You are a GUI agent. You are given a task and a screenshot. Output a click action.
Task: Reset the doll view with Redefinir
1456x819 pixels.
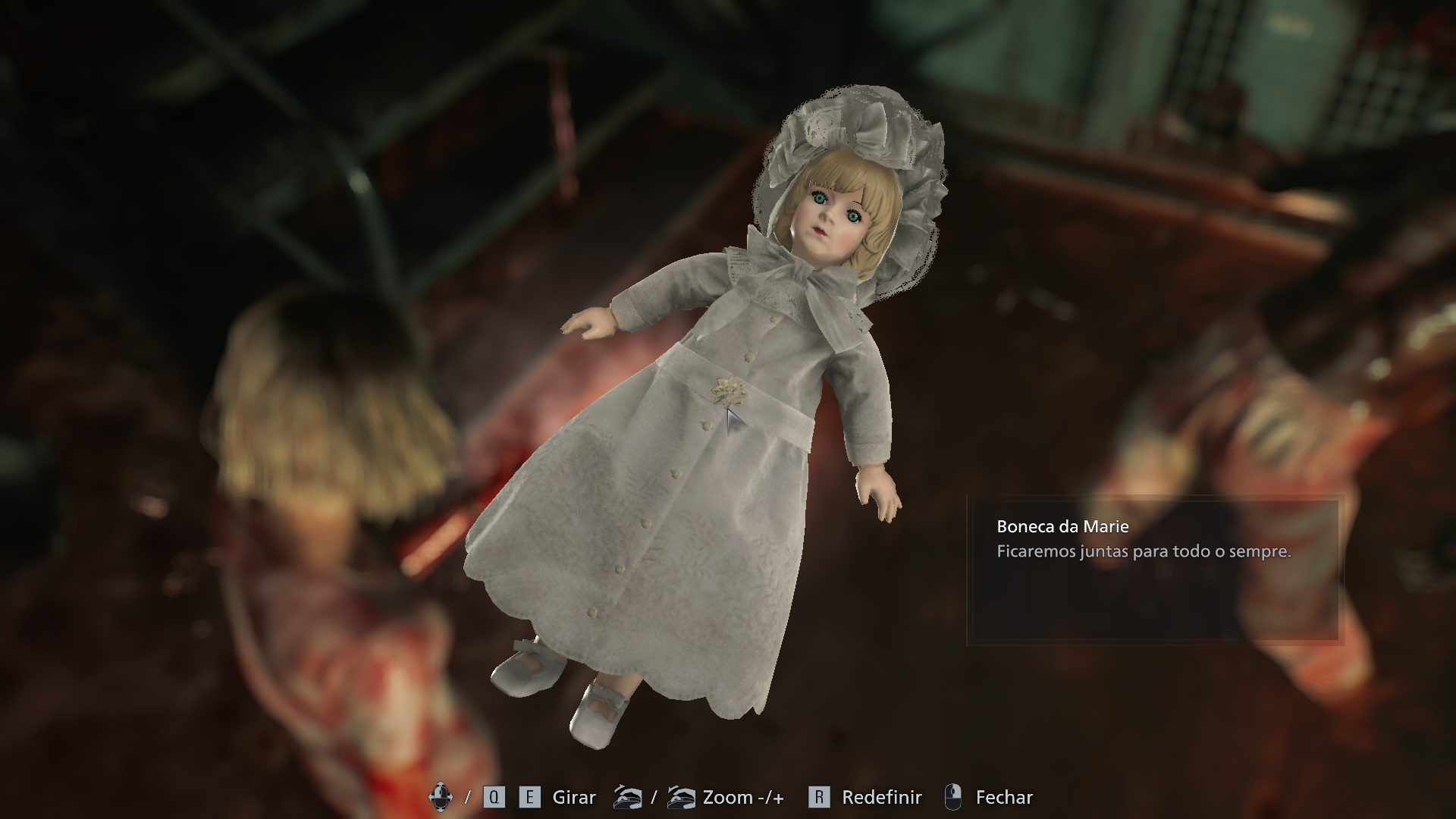pos(880,797)
